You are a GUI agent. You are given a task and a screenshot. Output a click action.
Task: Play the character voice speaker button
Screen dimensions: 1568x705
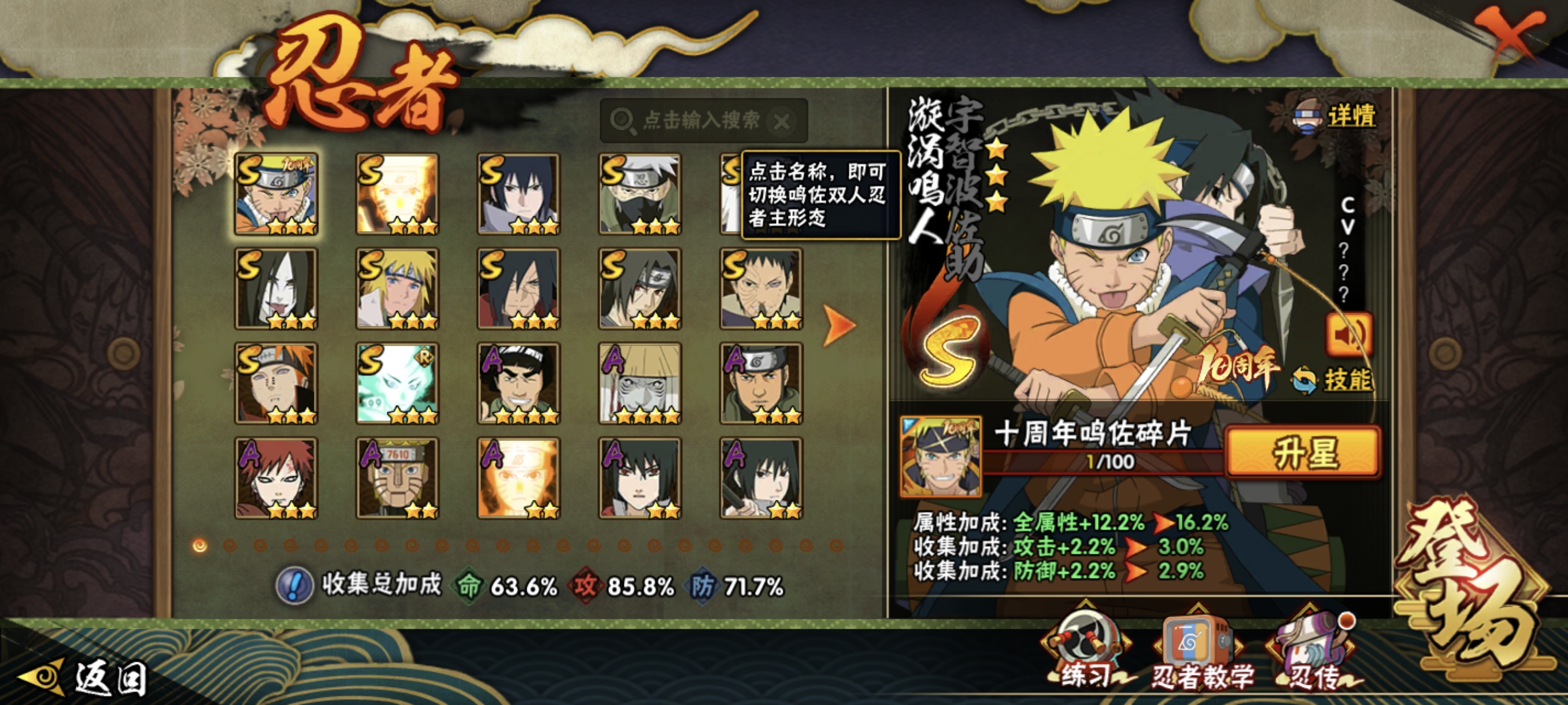pyautogui.click(x=1349, y=334)
